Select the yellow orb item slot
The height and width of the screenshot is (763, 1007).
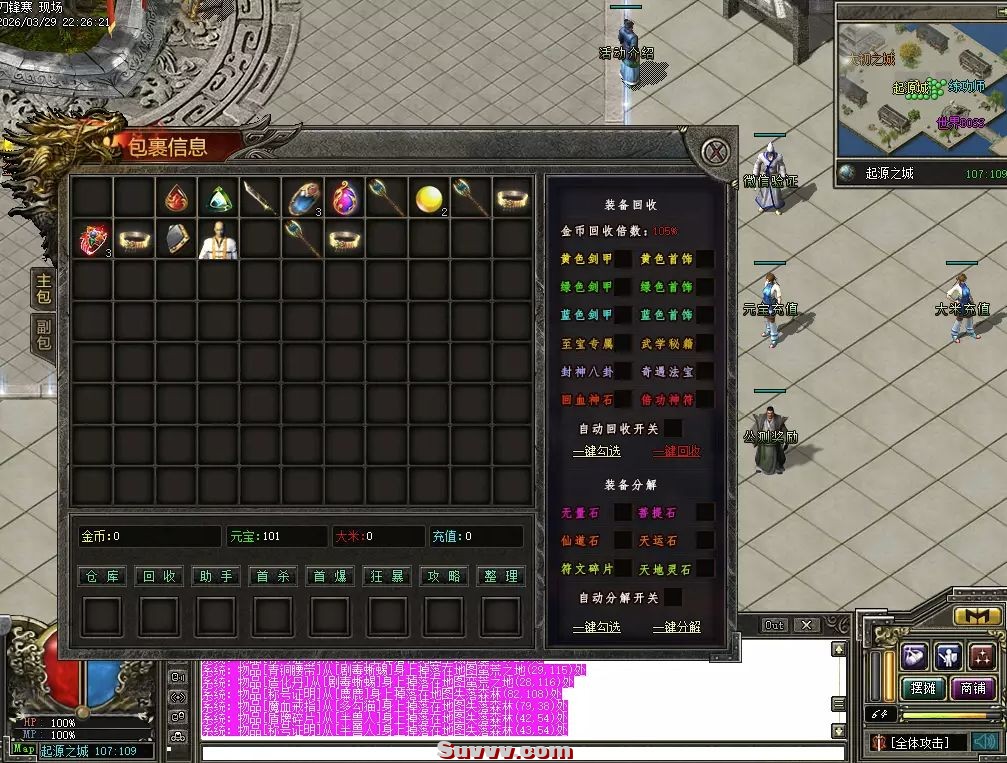(x=429, y=198)
